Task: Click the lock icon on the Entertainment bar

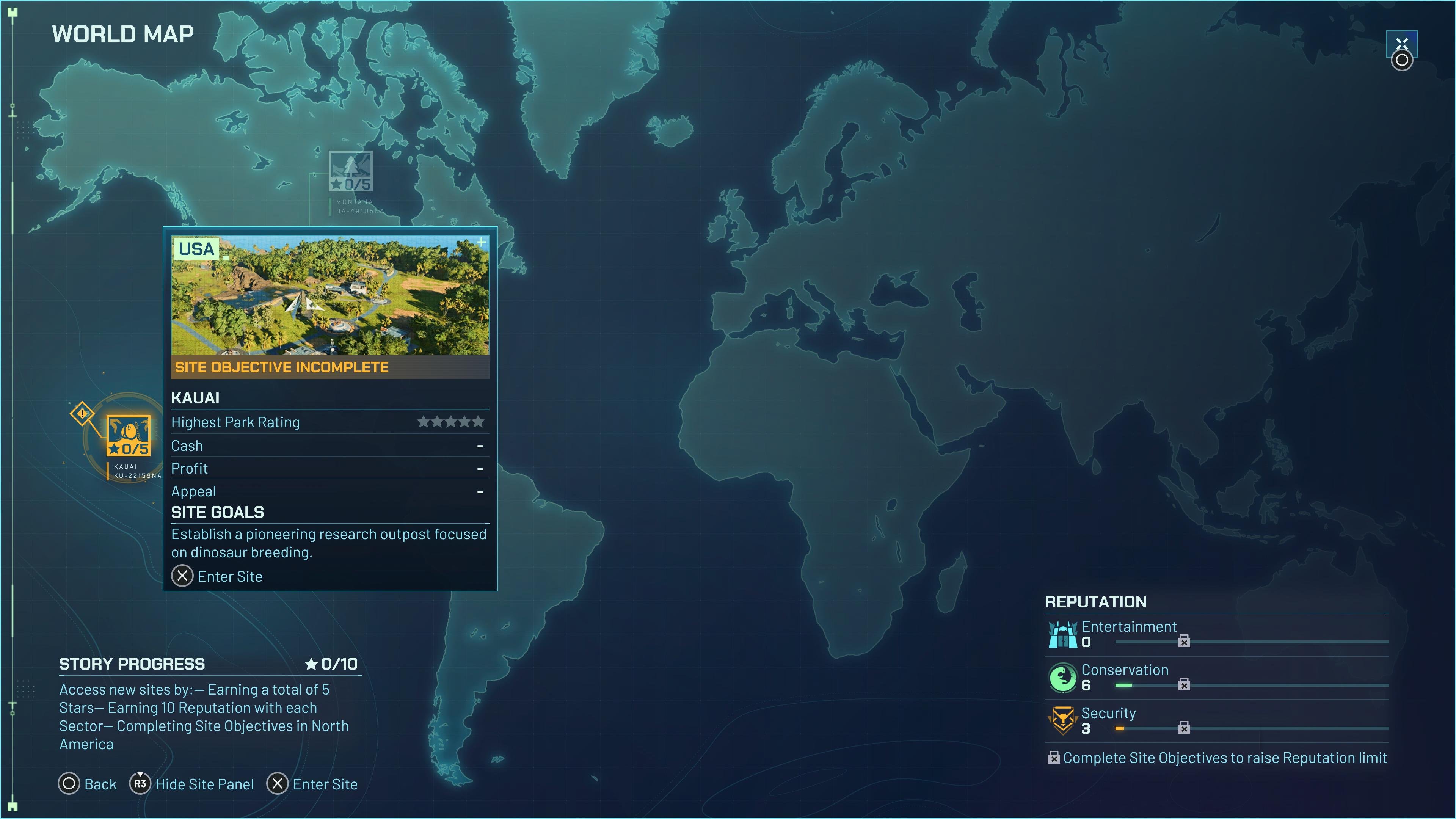Action: pos(1184,642)
